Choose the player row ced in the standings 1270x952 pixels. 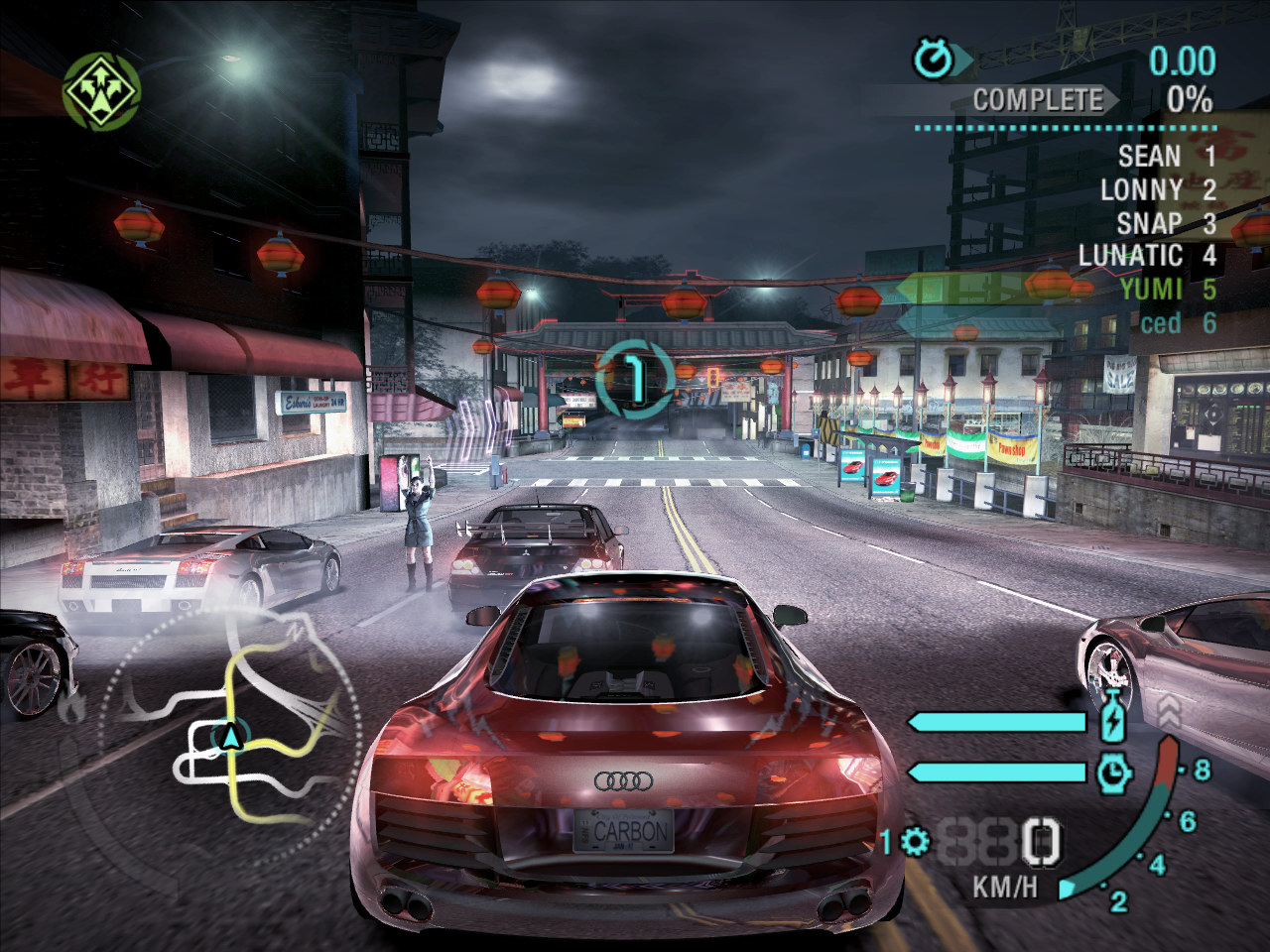point(1175,323)
